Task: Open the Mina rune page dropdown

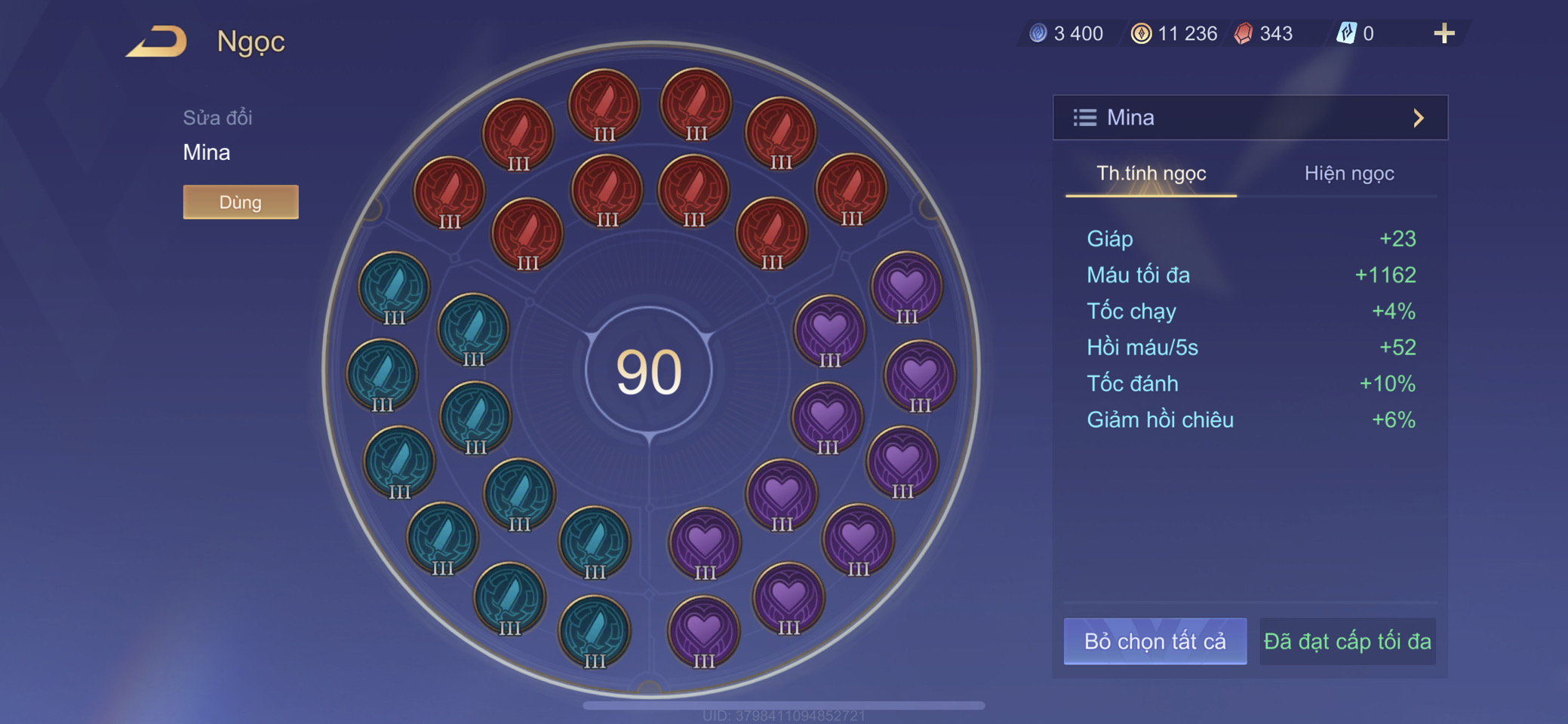Action: point(1250,118)
